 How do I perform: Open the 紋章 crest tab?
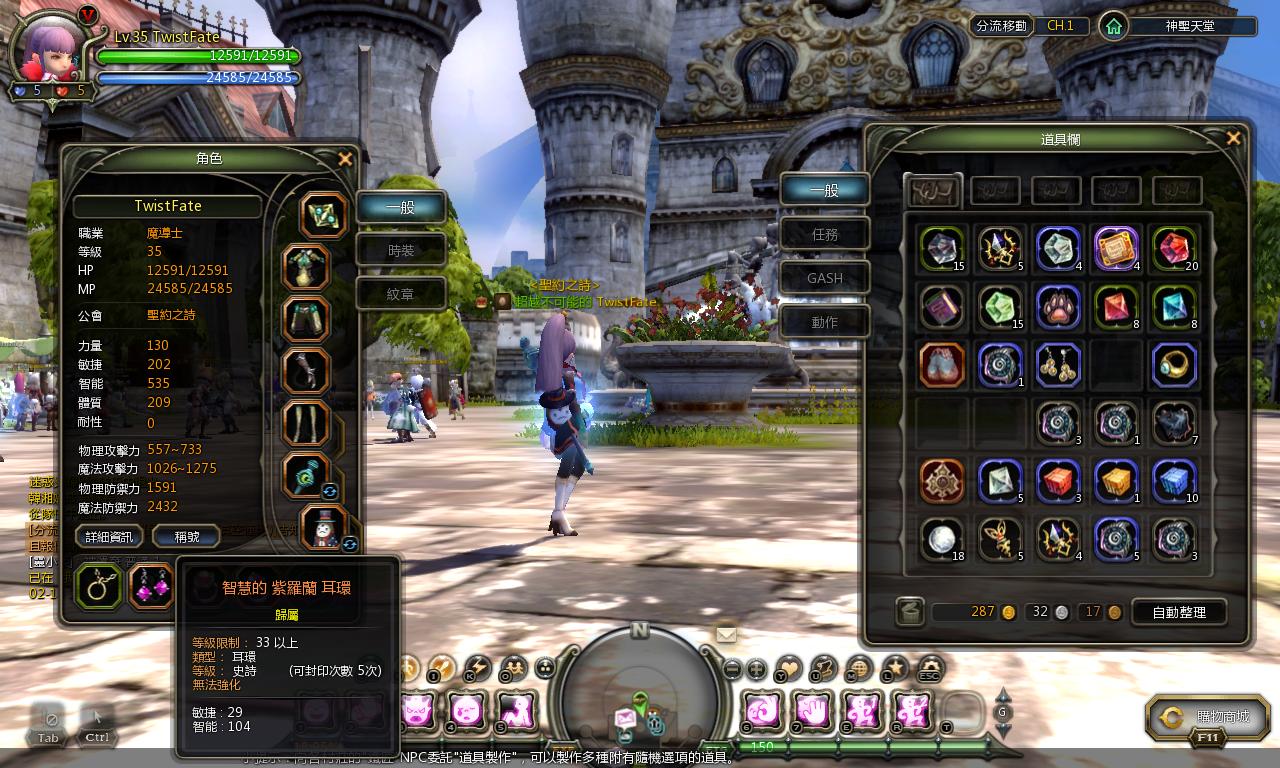pyautogui.click(x=401, y=294)
